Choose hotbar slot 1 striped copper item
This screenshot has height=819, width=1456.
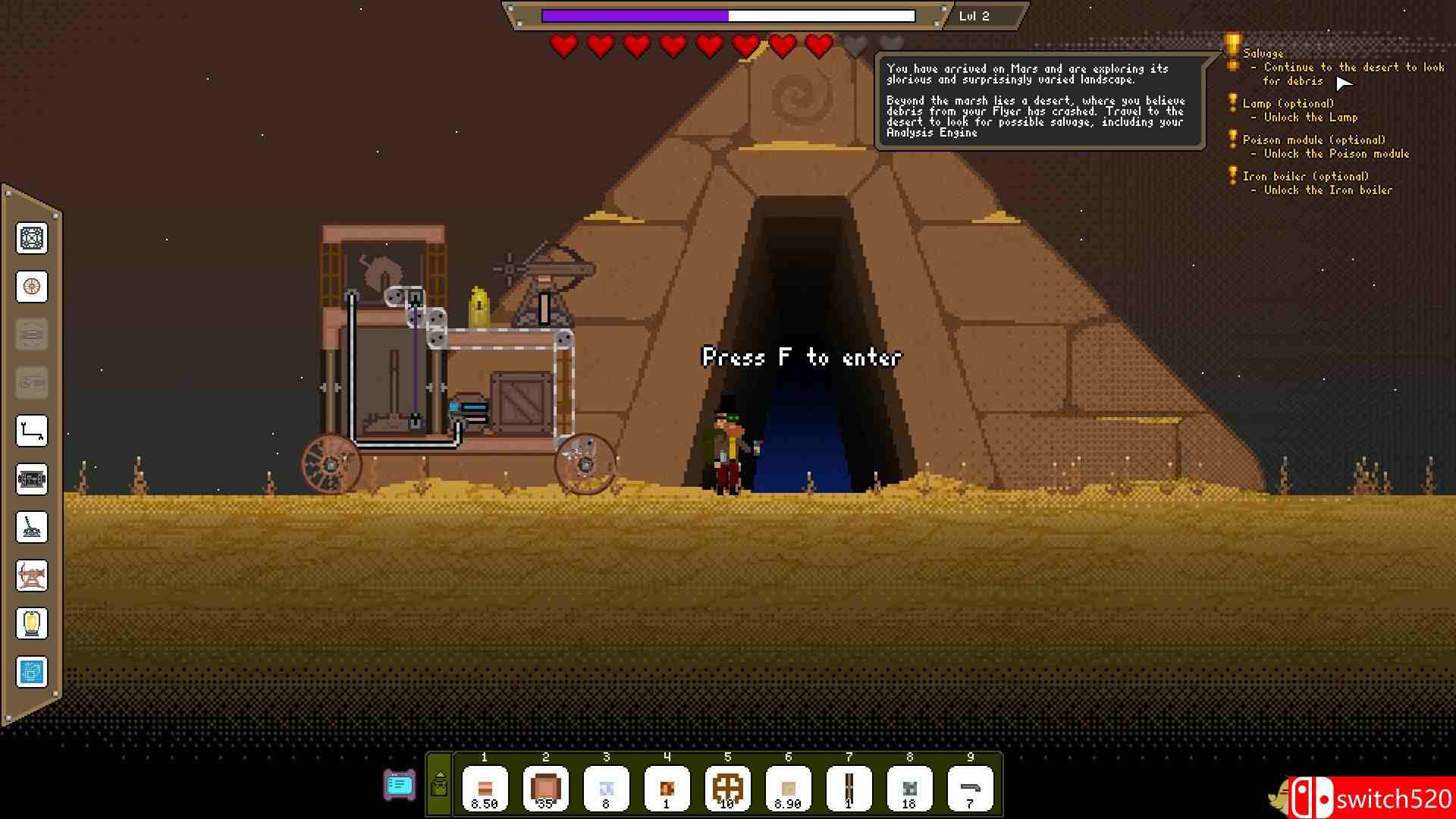click(485, 789)
